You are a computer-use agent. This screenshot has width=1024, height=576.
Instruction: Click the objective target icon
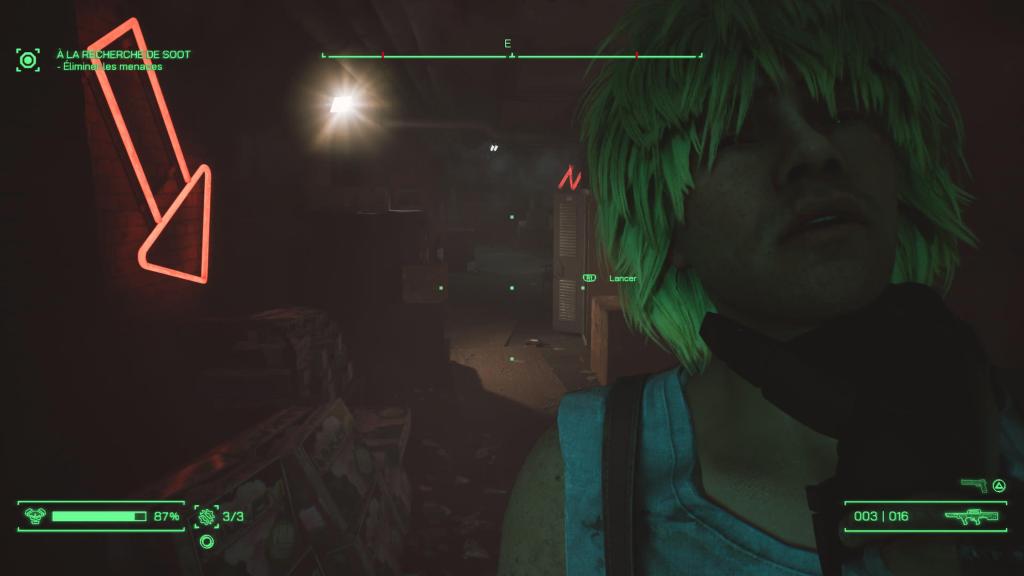tap(28, 60)
